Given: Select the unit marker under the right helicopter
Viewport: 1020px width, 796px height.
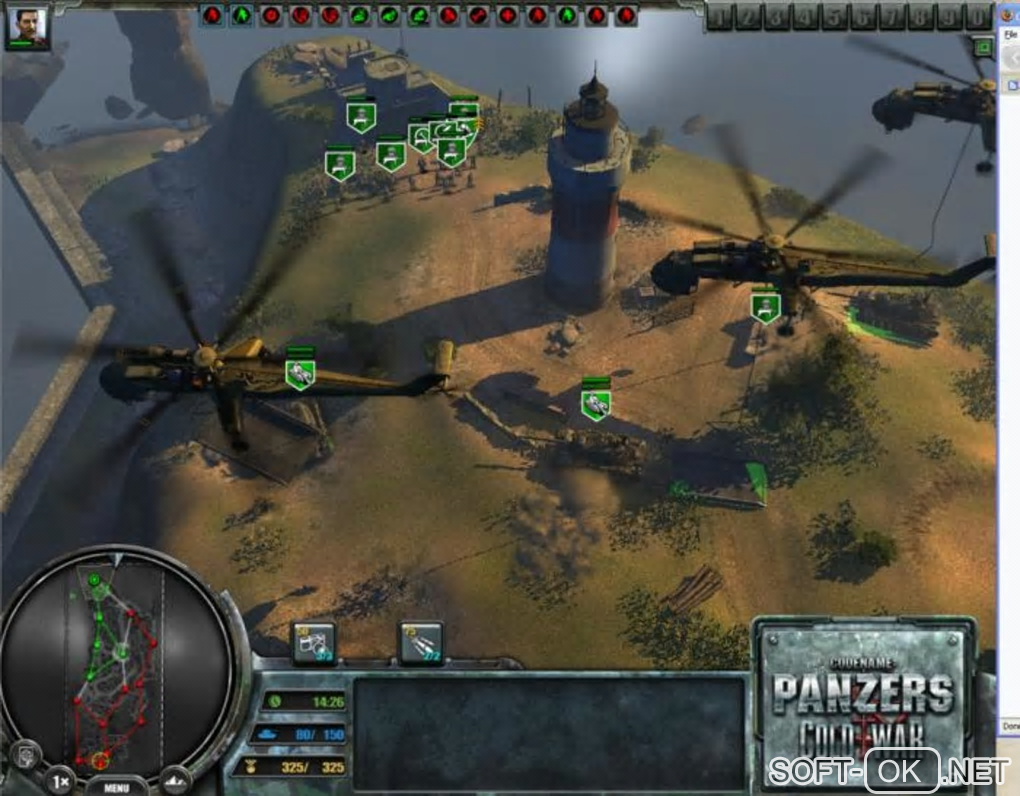Looking at the screenshot, I should click(x=766, y=306).
